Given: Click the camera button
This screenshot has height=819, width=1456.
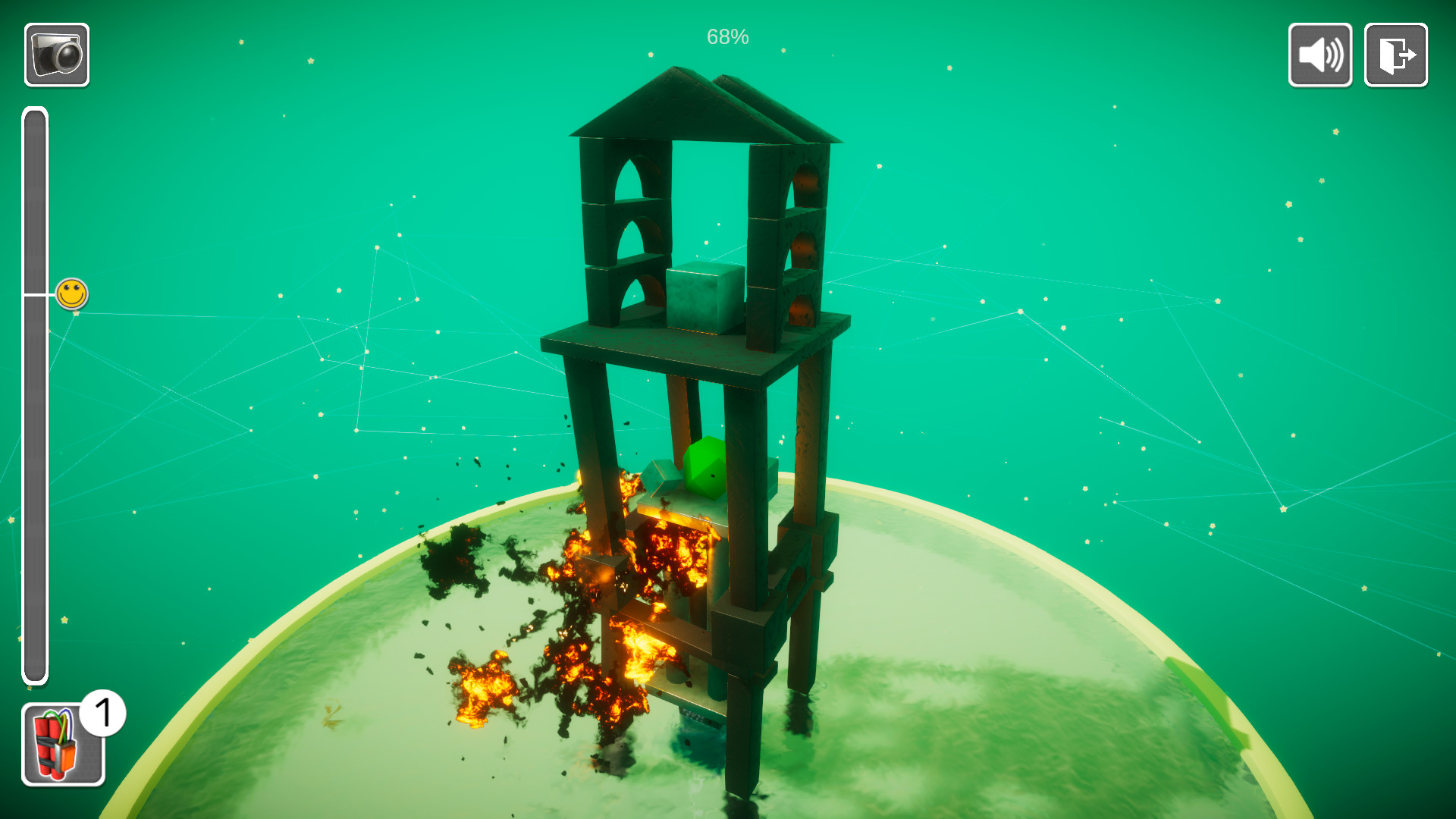Looking at the screenshot, I should pyautogui.click(x=57, y=55).
